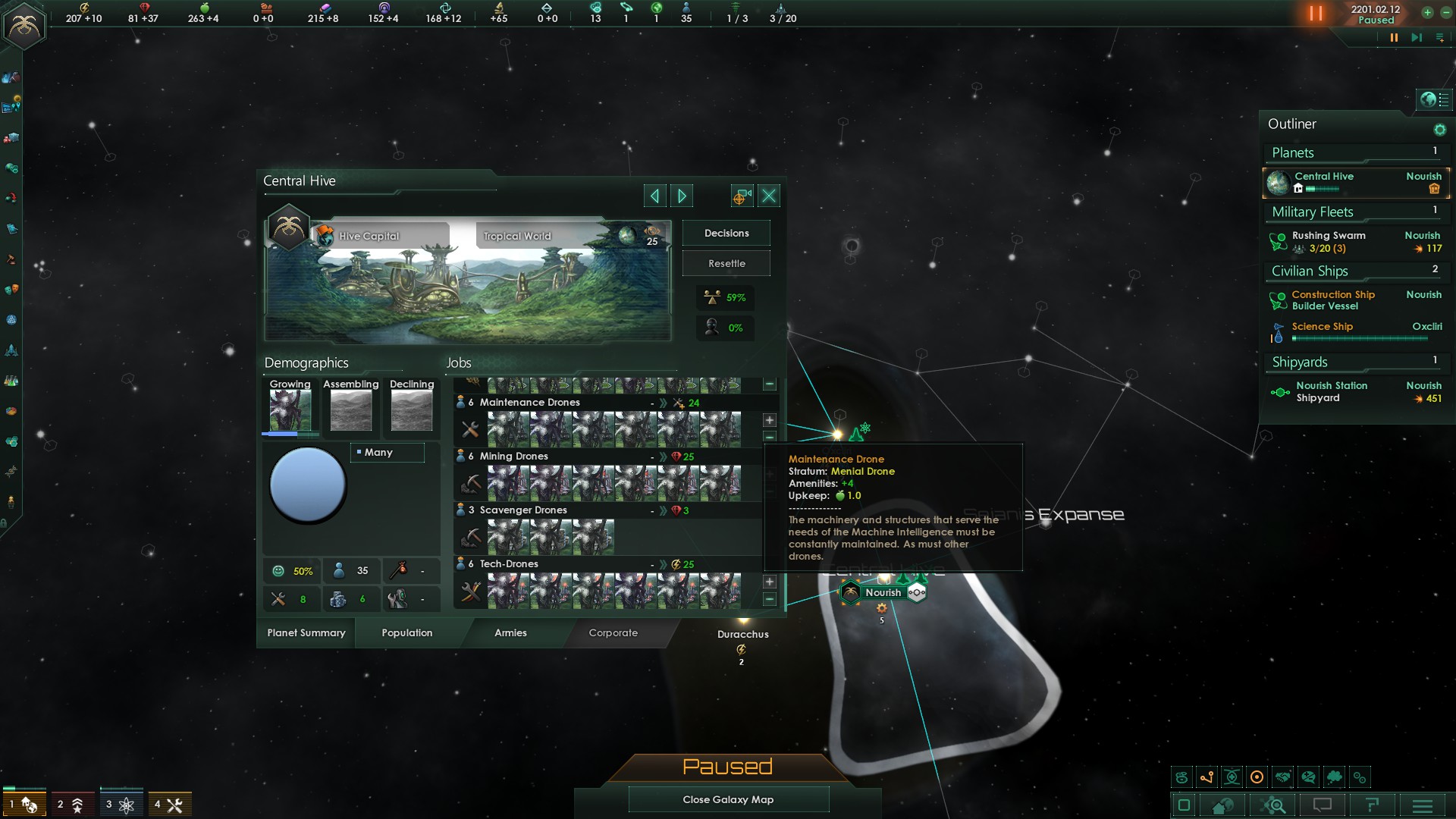Open the planet Decisions menu
Image resolution: width=1456 pixels, height=819 pixels.
tap(726, 234)
